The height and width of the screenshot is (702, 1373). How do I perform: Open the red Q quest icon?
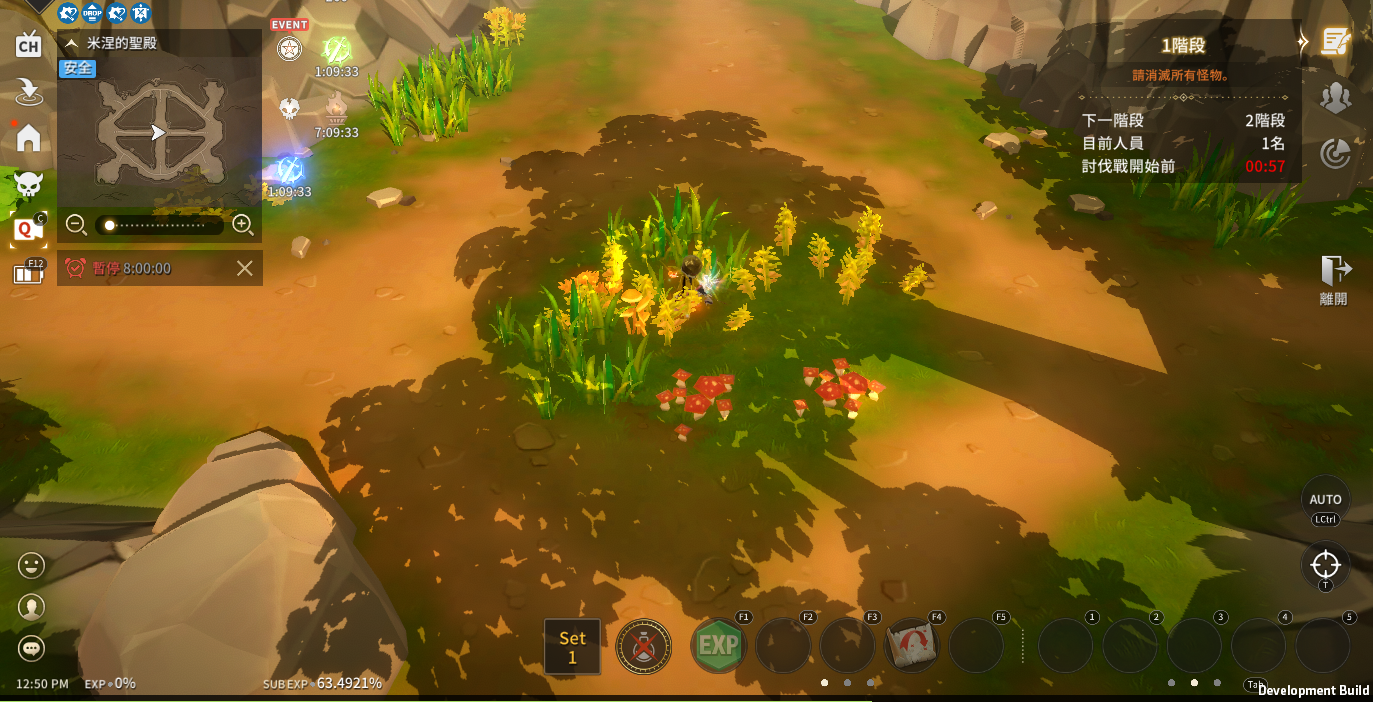coord(28,229)
